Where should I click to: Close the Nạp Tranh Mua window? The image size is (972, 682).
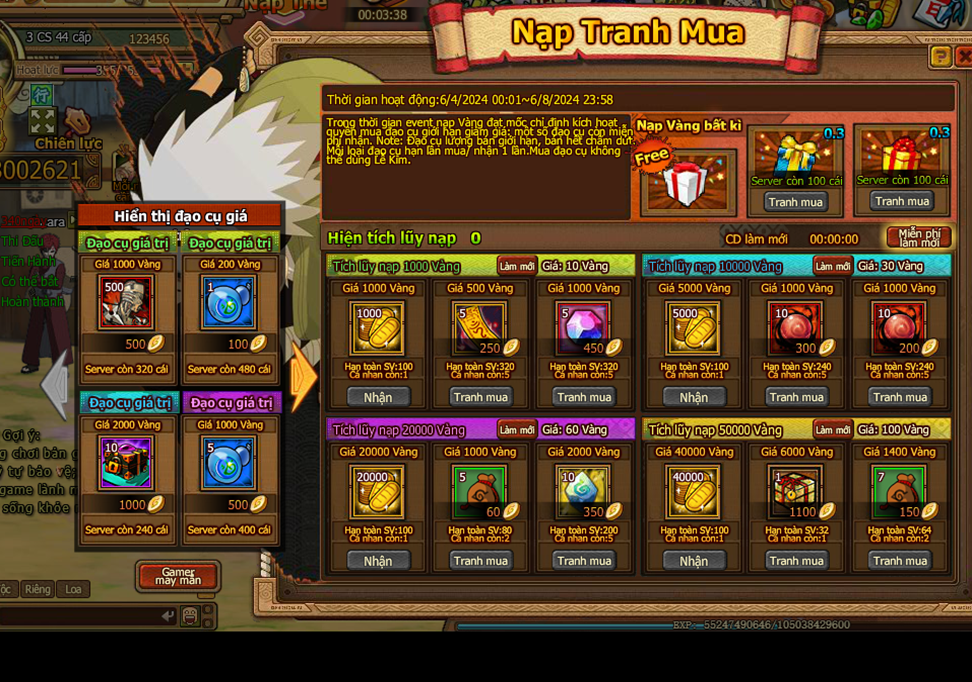pos(963,57)
